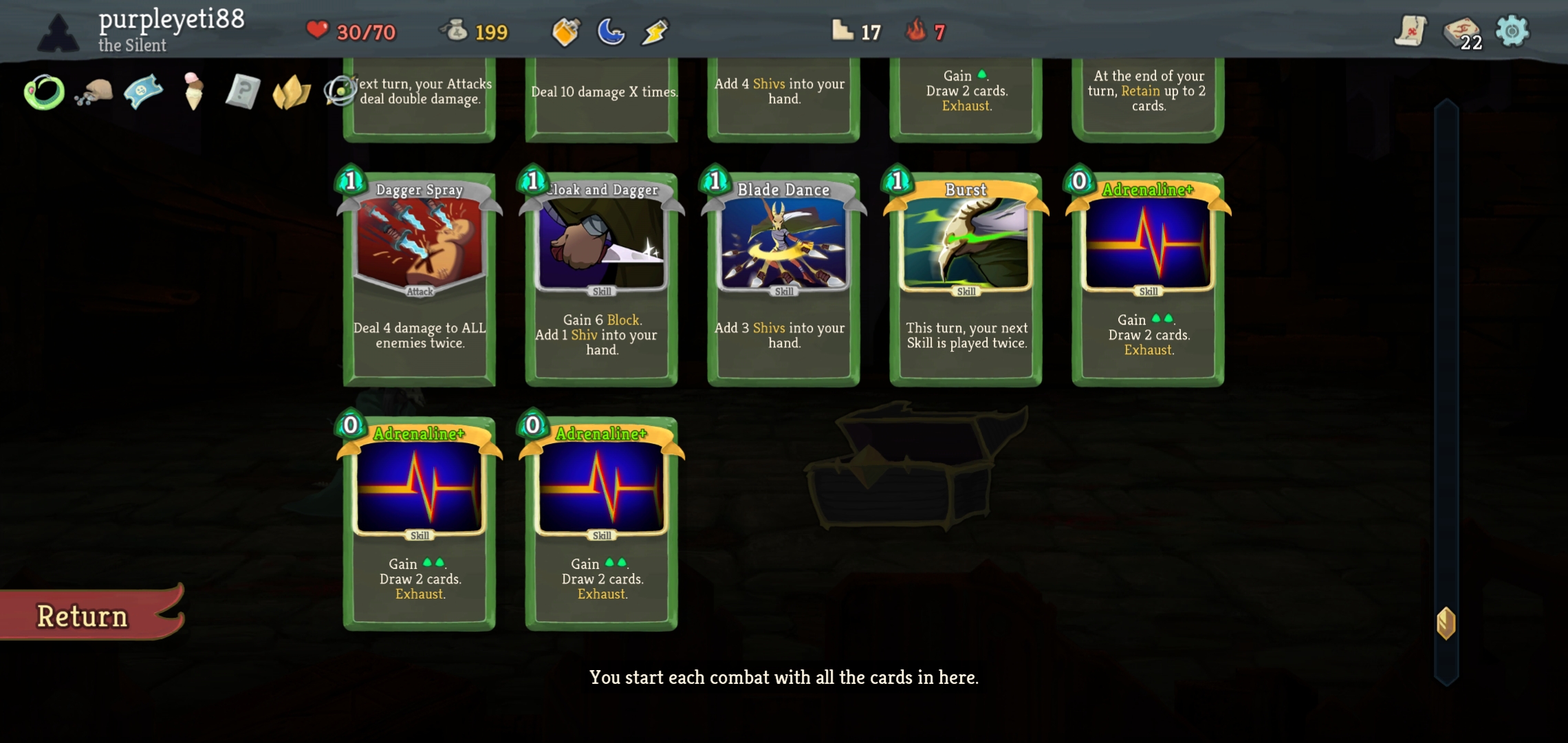Select the Dagger Spray attack card
Image resolution: width=1568 pixels, height=743 pixels.
point(418,275)
